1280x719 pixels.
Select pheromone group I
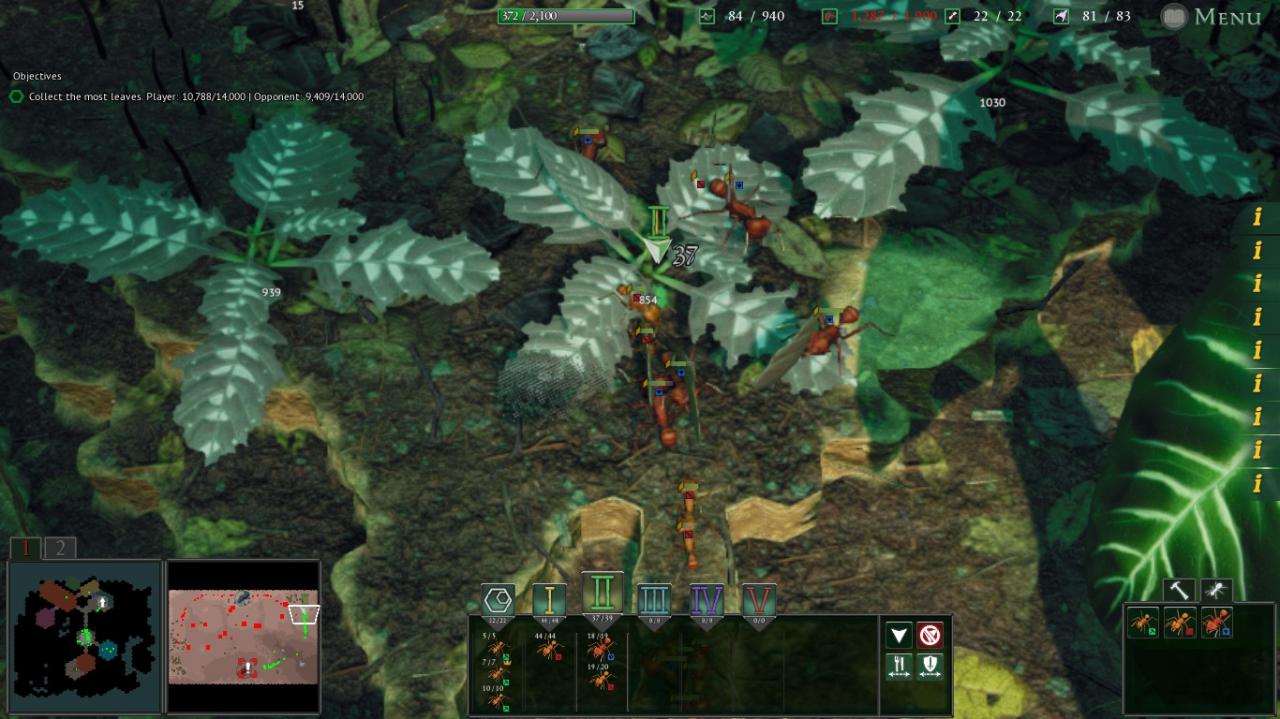click(549, 600)
